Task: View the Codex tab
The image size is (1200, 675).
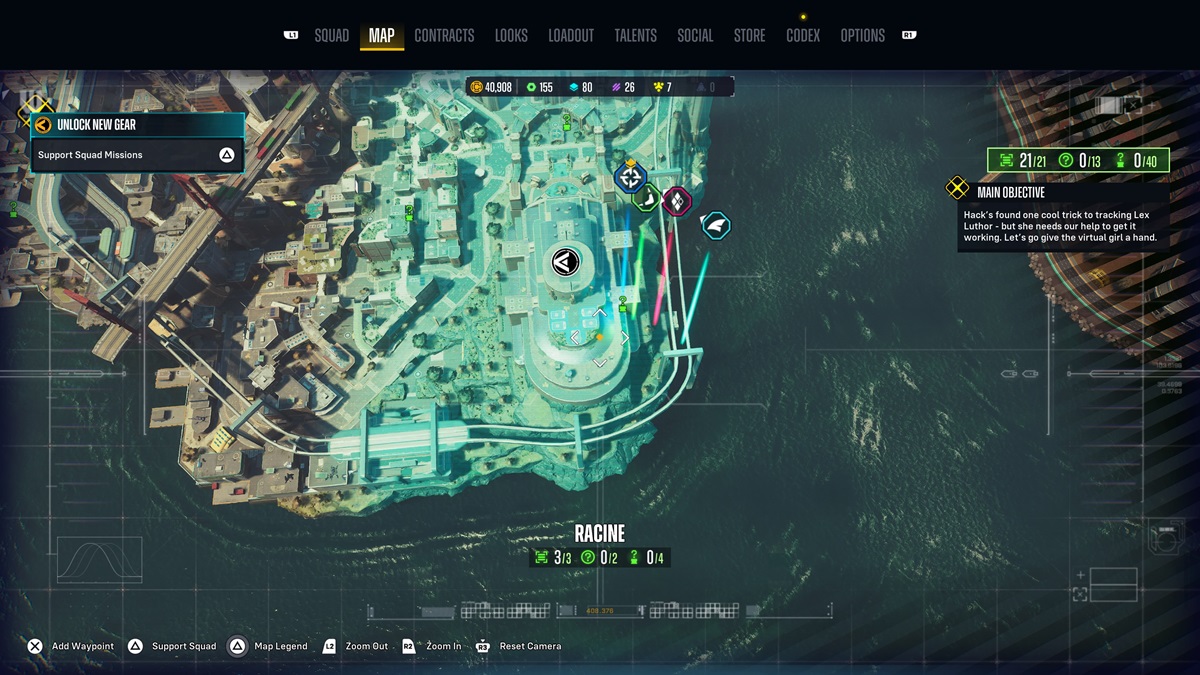Action: [803, 36]
